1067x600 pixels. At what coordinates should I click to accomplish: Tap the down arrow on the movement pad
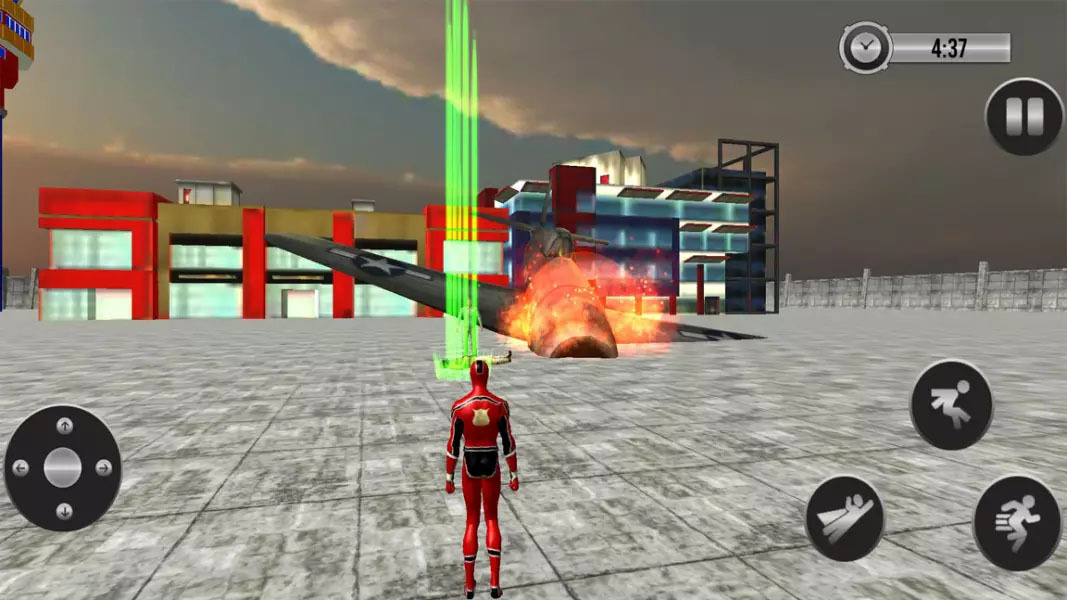[64, 510]
